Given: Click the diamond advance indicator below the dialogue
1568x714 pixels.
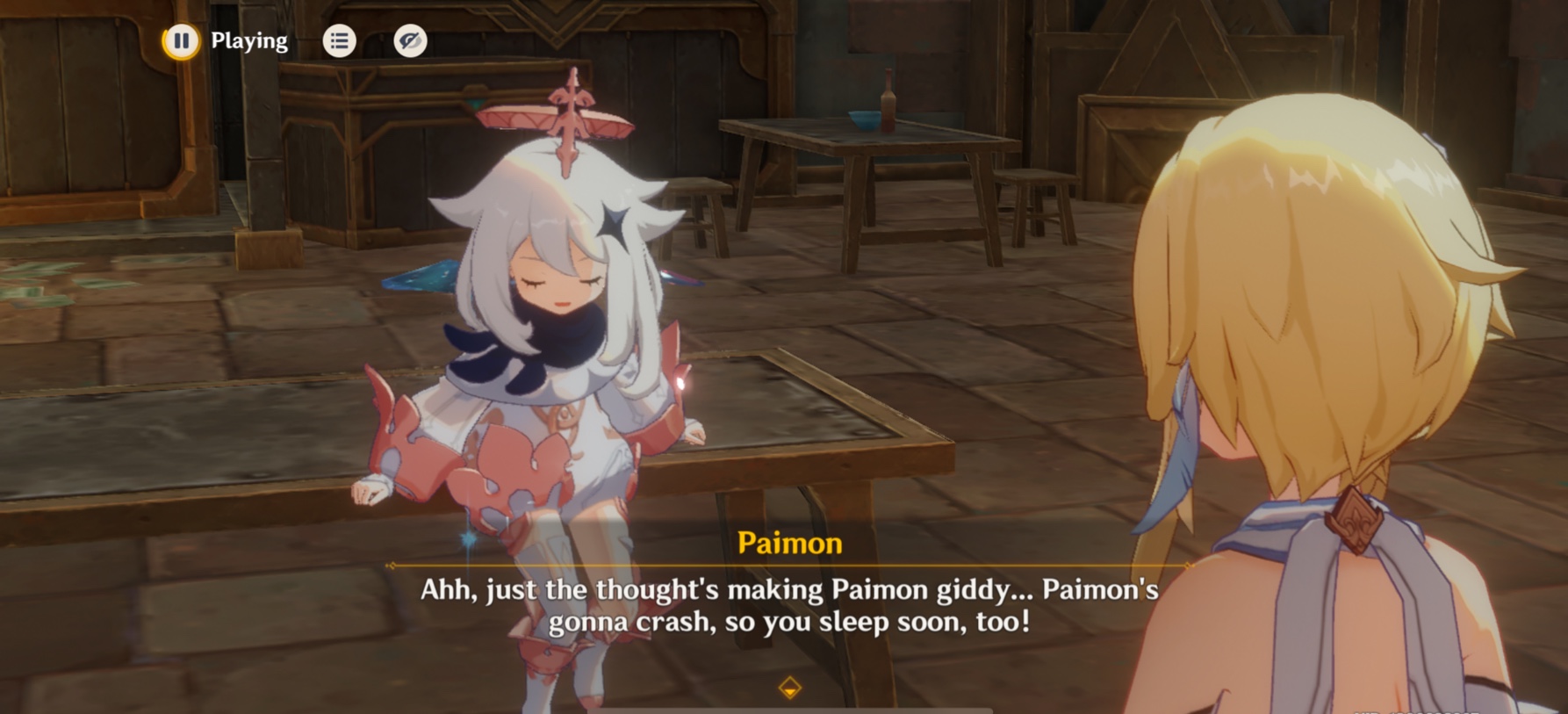Looking at the screenshot, I should tap(788, 689).
